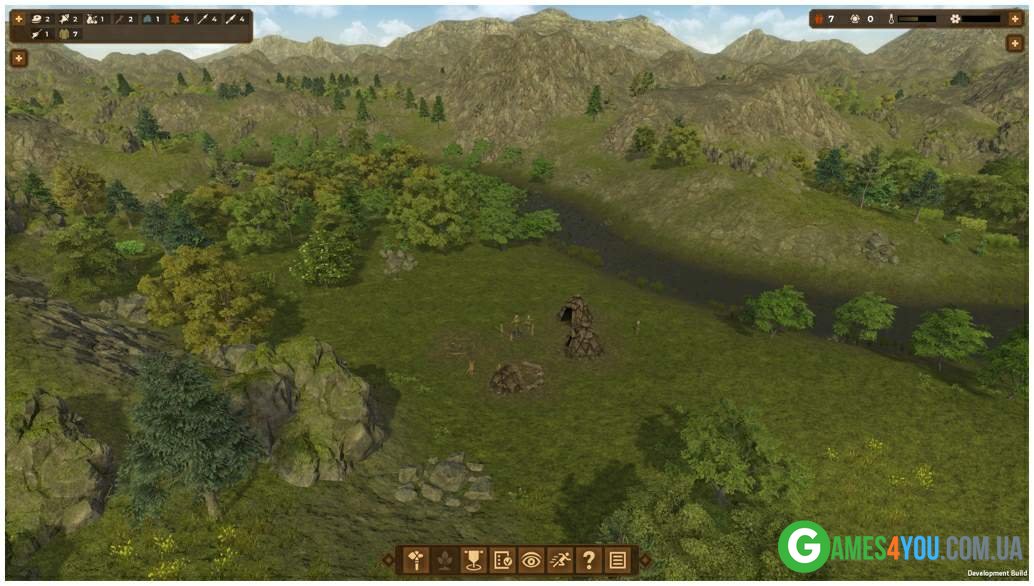Expand the population status bar plus button
1034x586 pixels.
tap(1014, 19)
